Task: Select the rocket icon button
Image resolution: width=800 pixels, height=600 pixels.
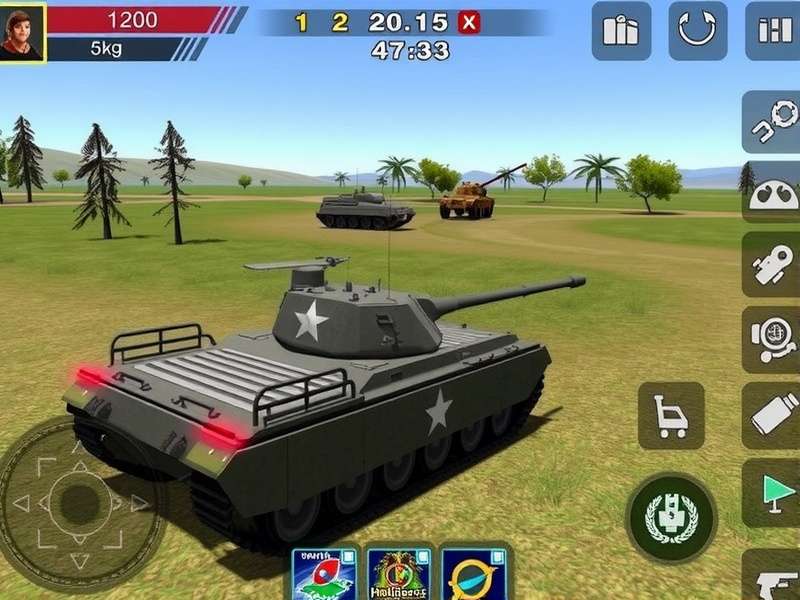Action: coord(771,265)
